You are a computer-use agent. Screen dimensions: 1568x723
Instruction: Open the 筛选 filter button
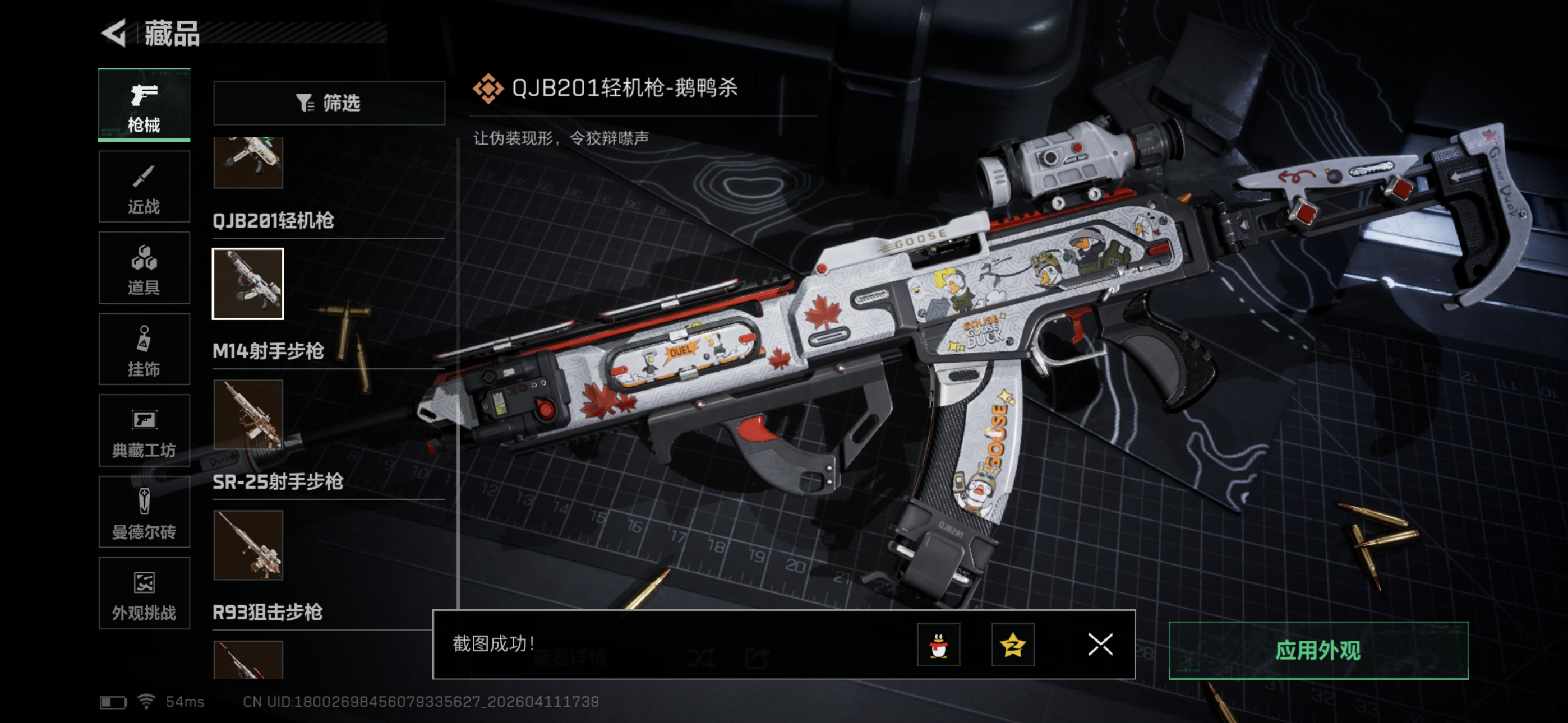tap(329, 103)
